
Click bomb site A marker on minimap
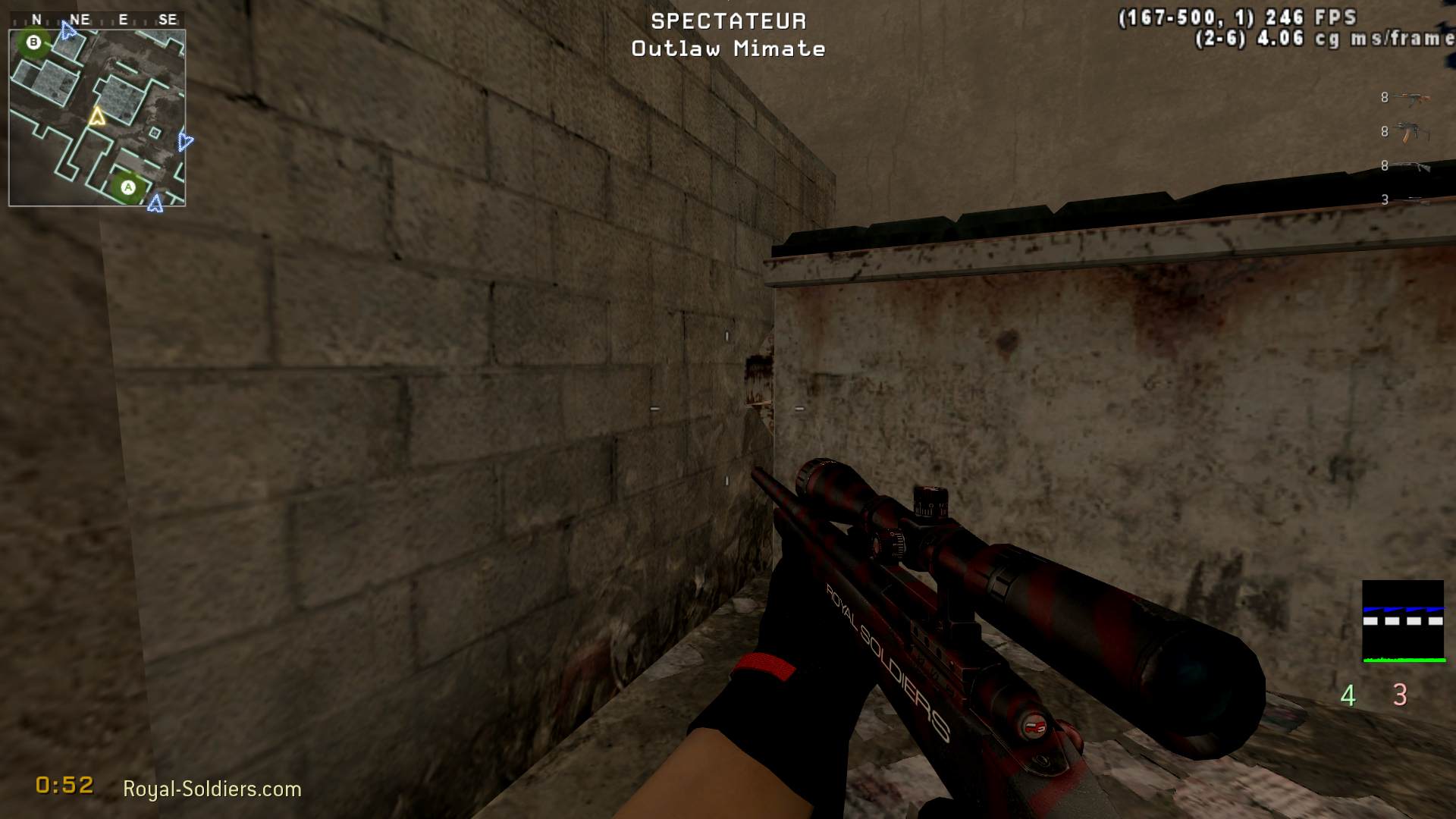128,187
